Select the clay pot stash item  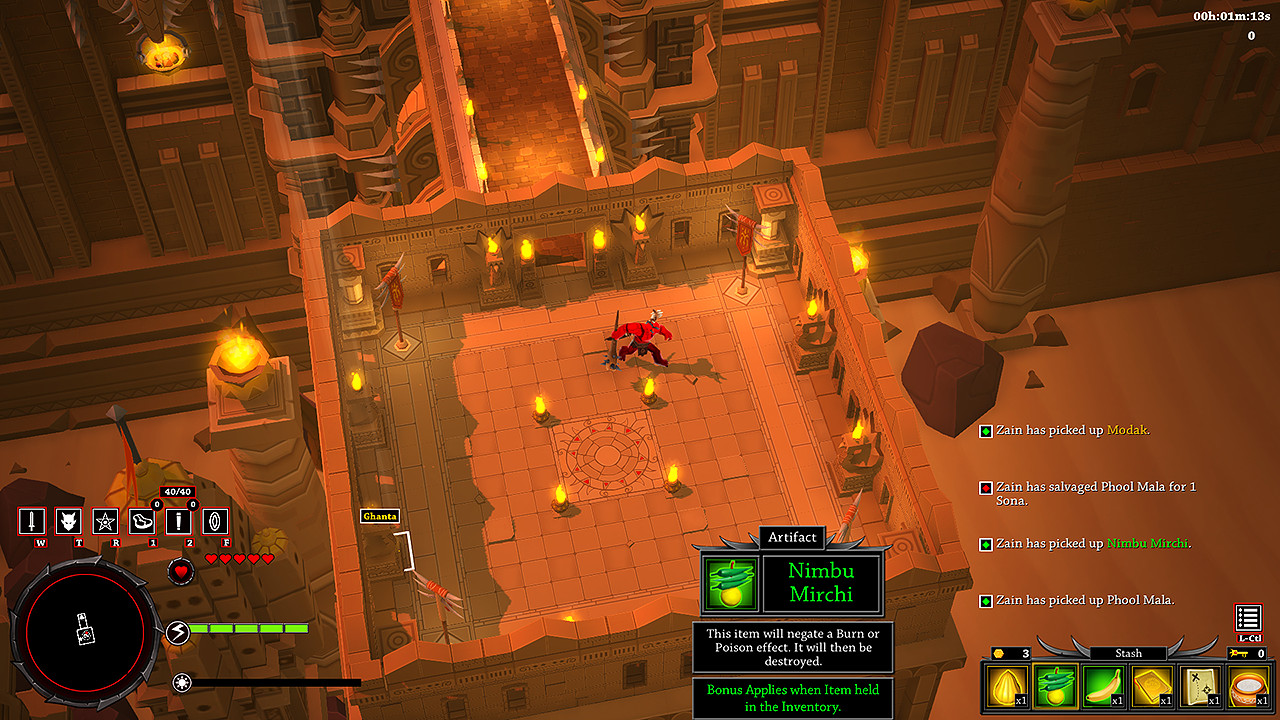[1248, 687]
